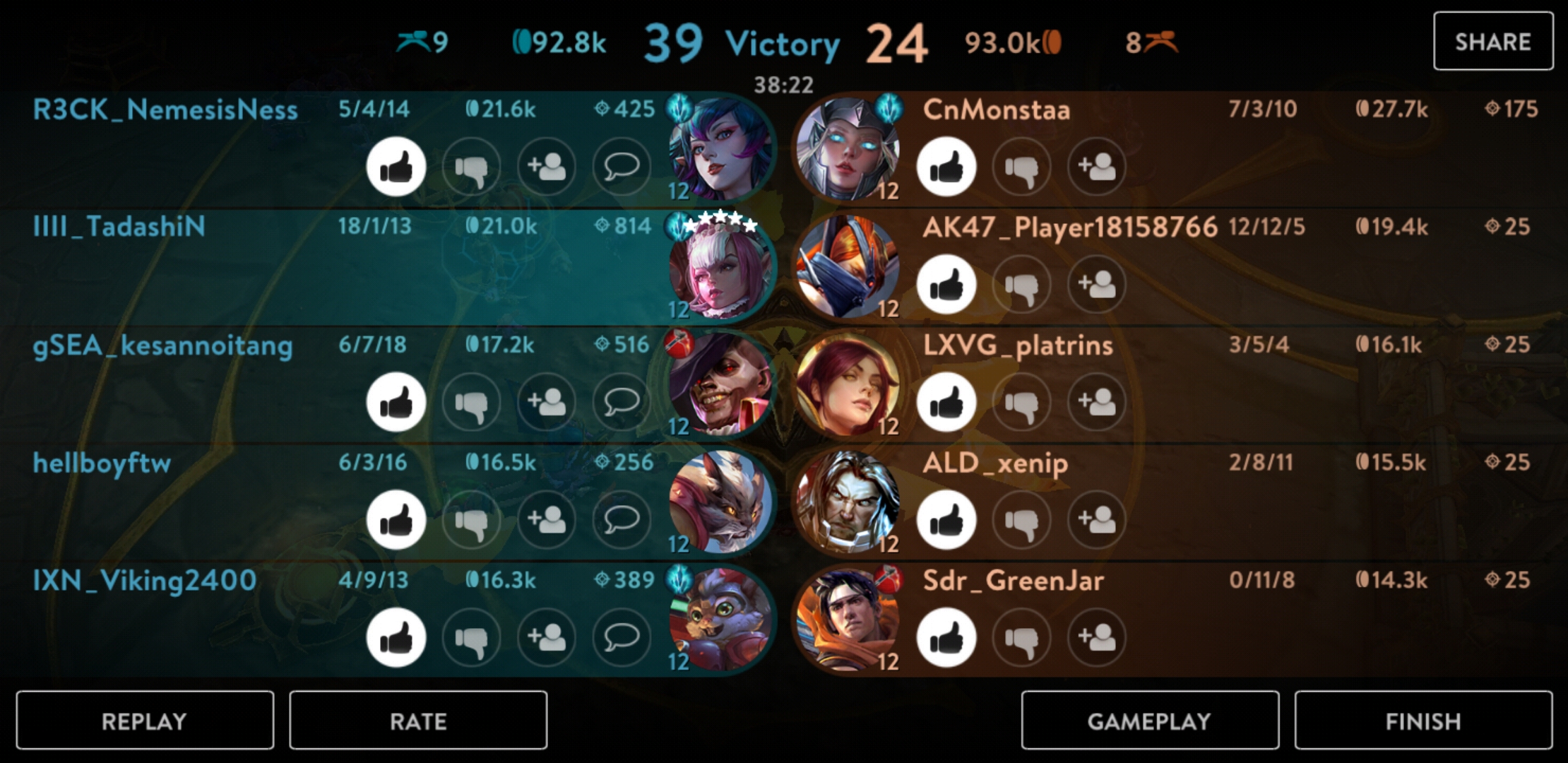Viewport: 1568px width, 763px height.
Task: Thumbs down R3CK_NemesisNess
Action: tap(471, 167)
